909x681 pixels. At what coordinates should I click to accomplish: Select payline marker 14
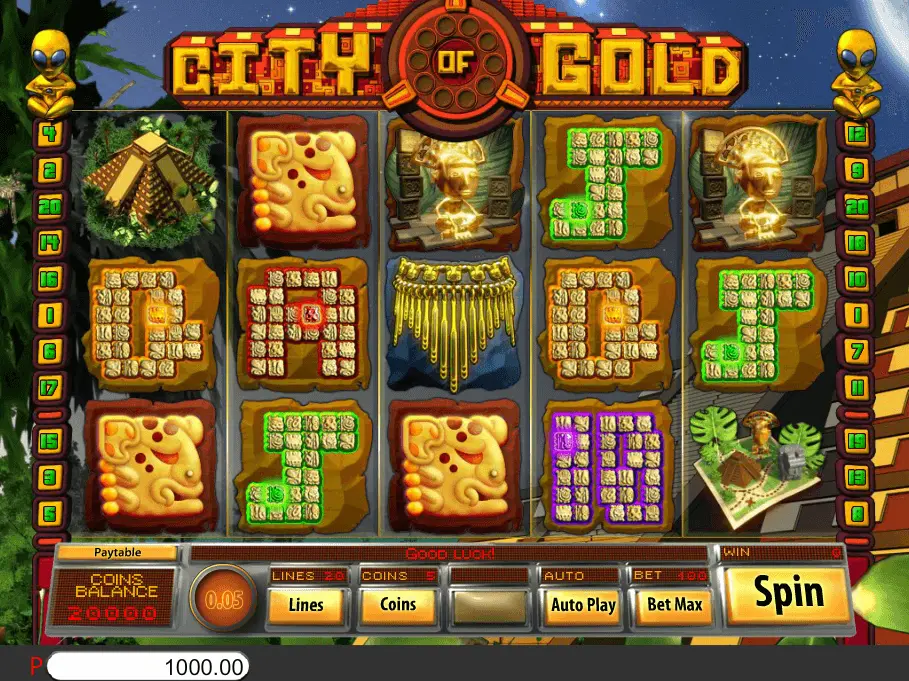(x=48, y=241)
